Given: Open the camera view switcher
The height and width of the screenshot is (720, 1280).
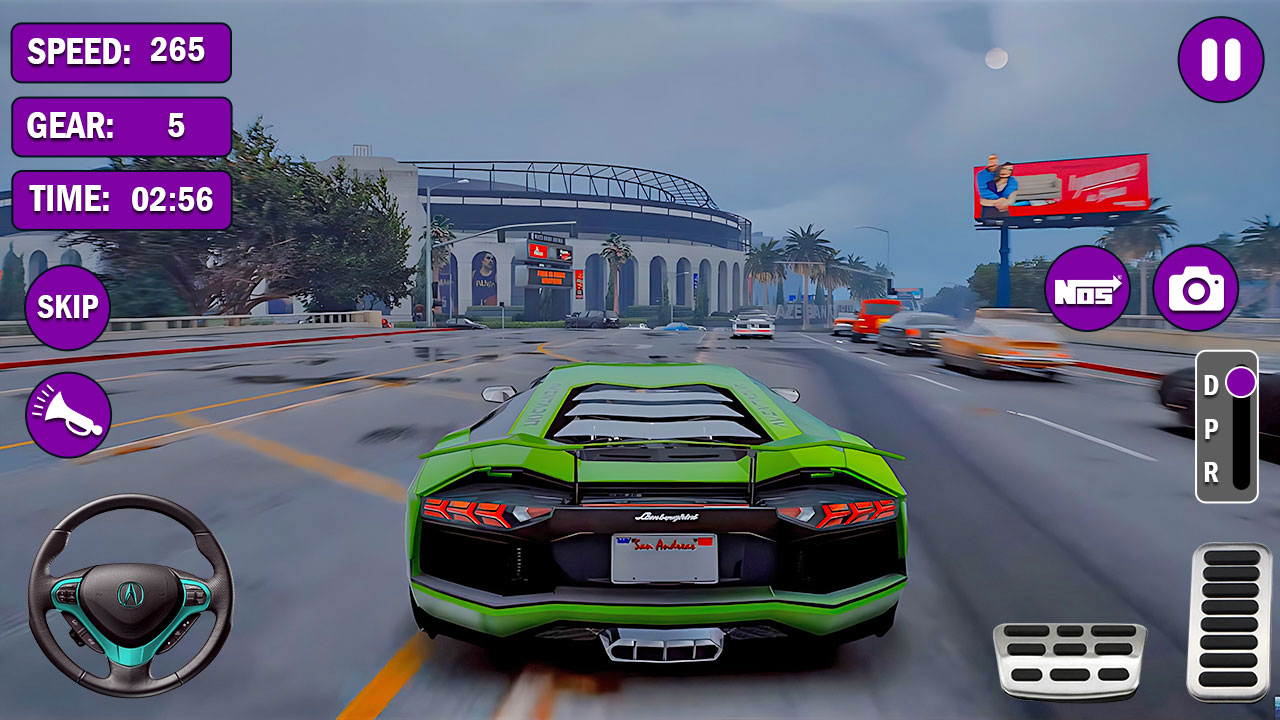Looking at the screenshot, I should 1197,290.
